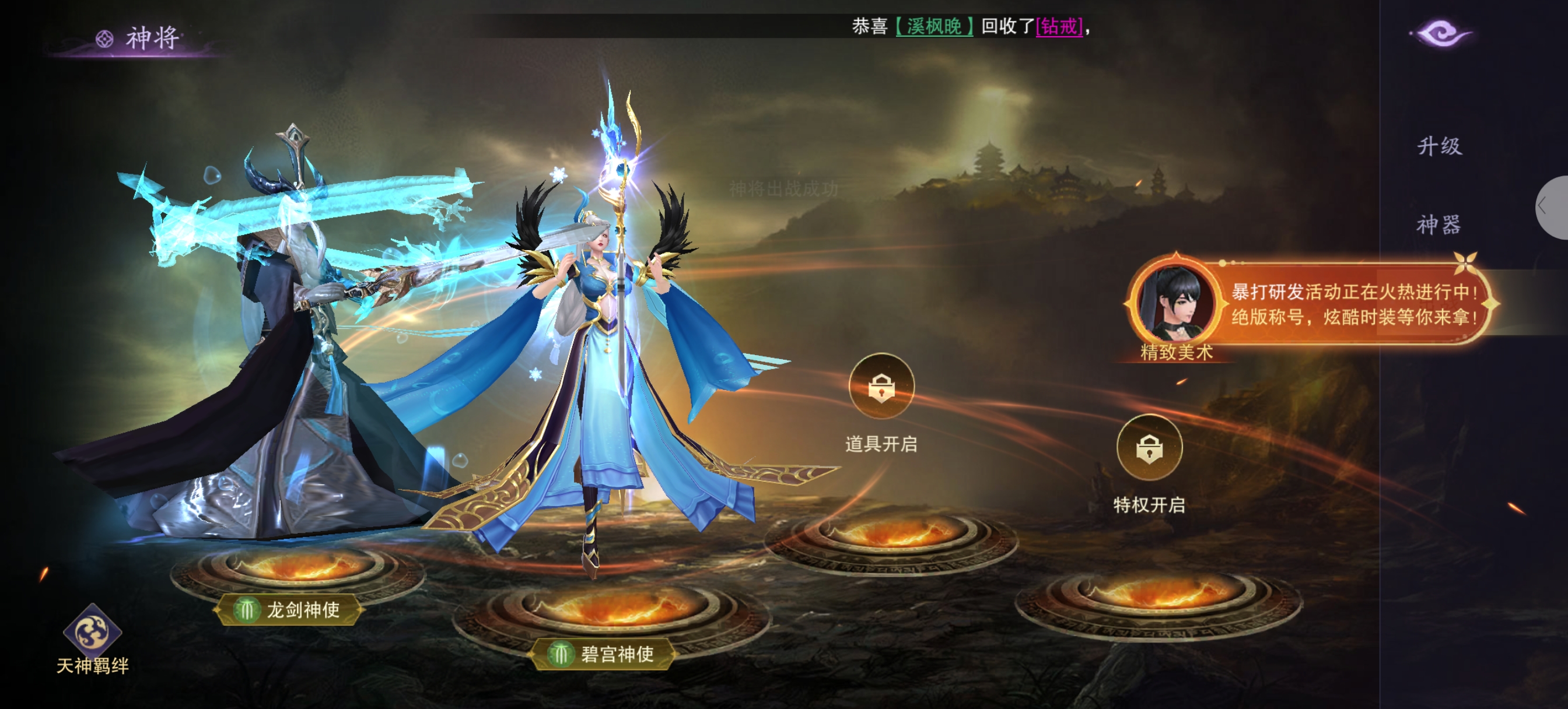Select the 碧宫神使 name plate
This screenshot has height=709, width=1568.
(x=604, y=654)
